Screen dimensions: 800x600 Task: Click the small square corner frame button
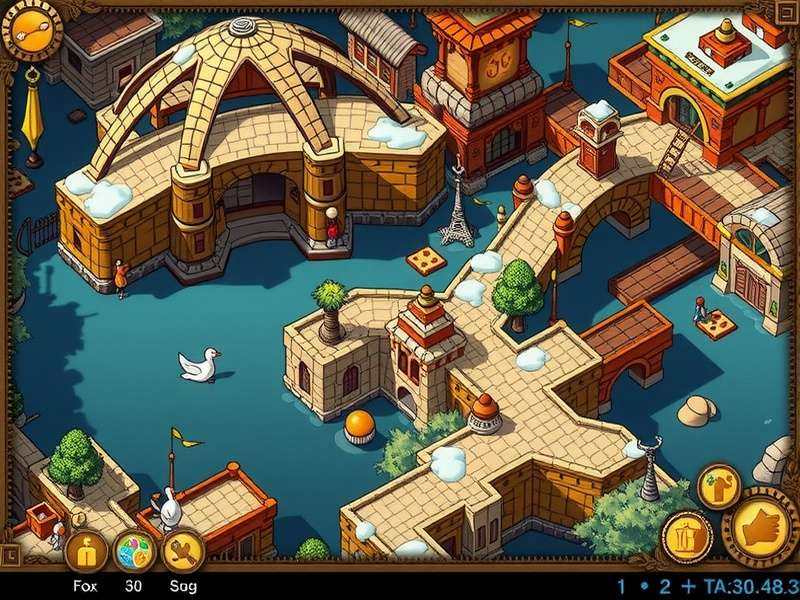[11, 552]
